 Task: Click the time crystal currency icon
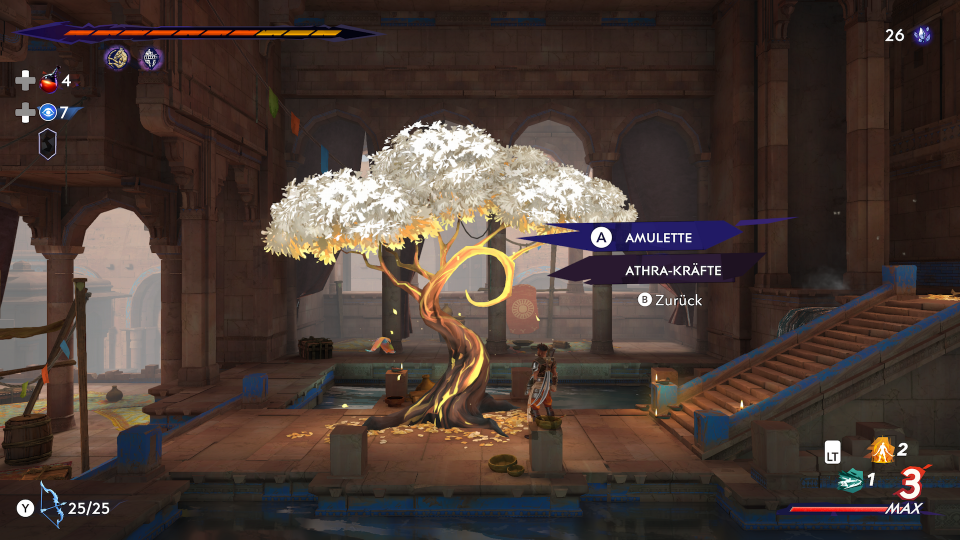click(x=922, y=36)
